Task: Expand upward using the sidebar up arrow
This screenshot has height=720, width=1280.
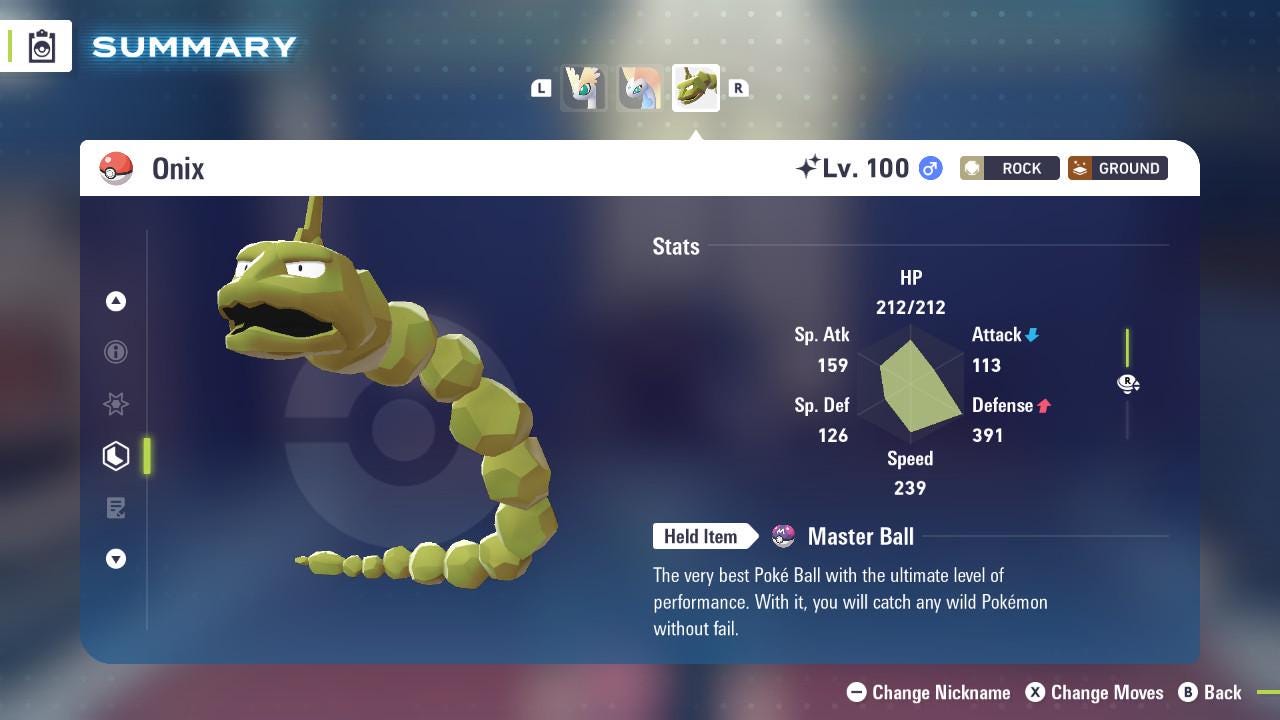Action: 116,301
